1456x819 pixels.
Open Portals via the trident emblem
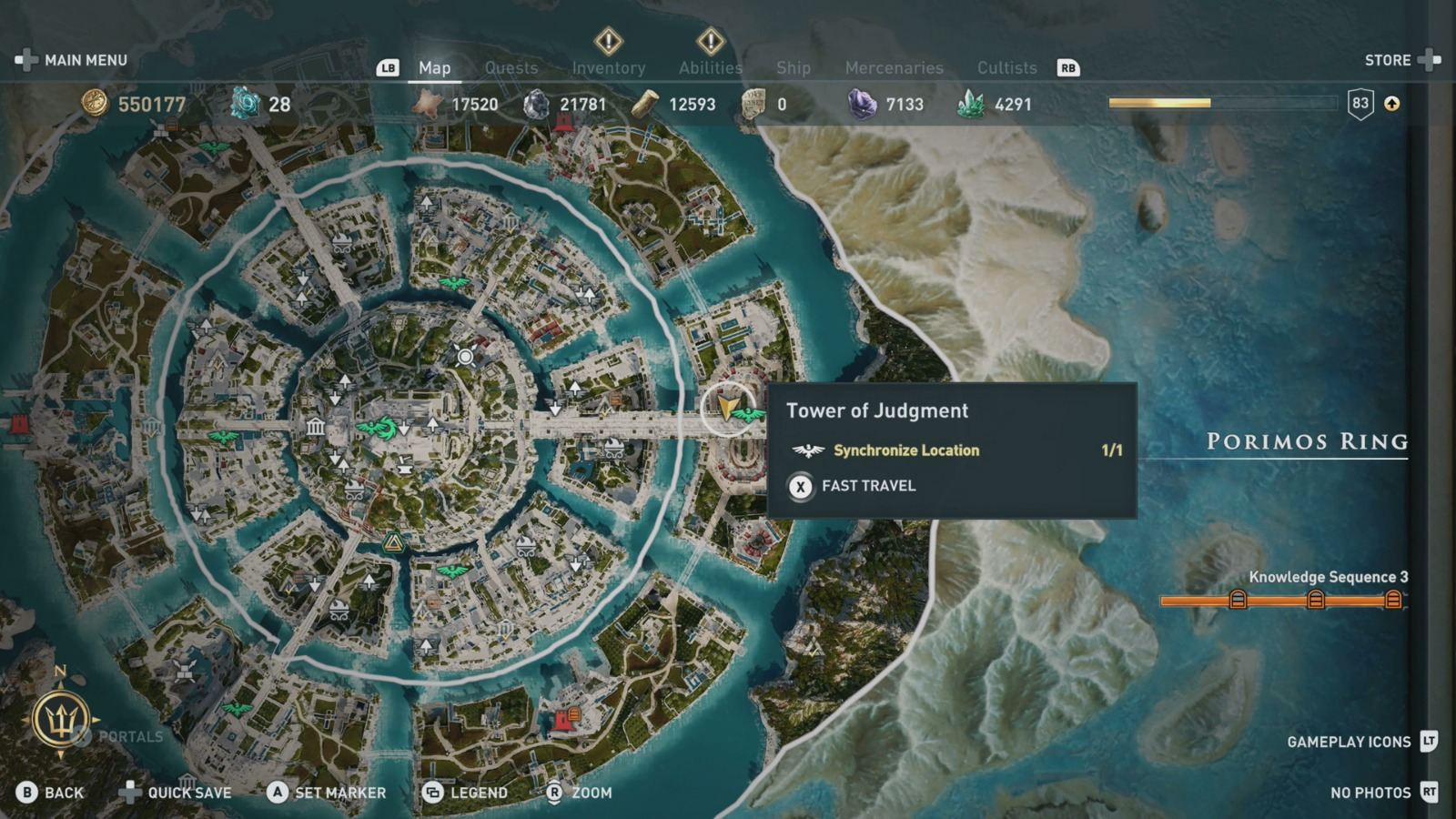click(61, 720)
